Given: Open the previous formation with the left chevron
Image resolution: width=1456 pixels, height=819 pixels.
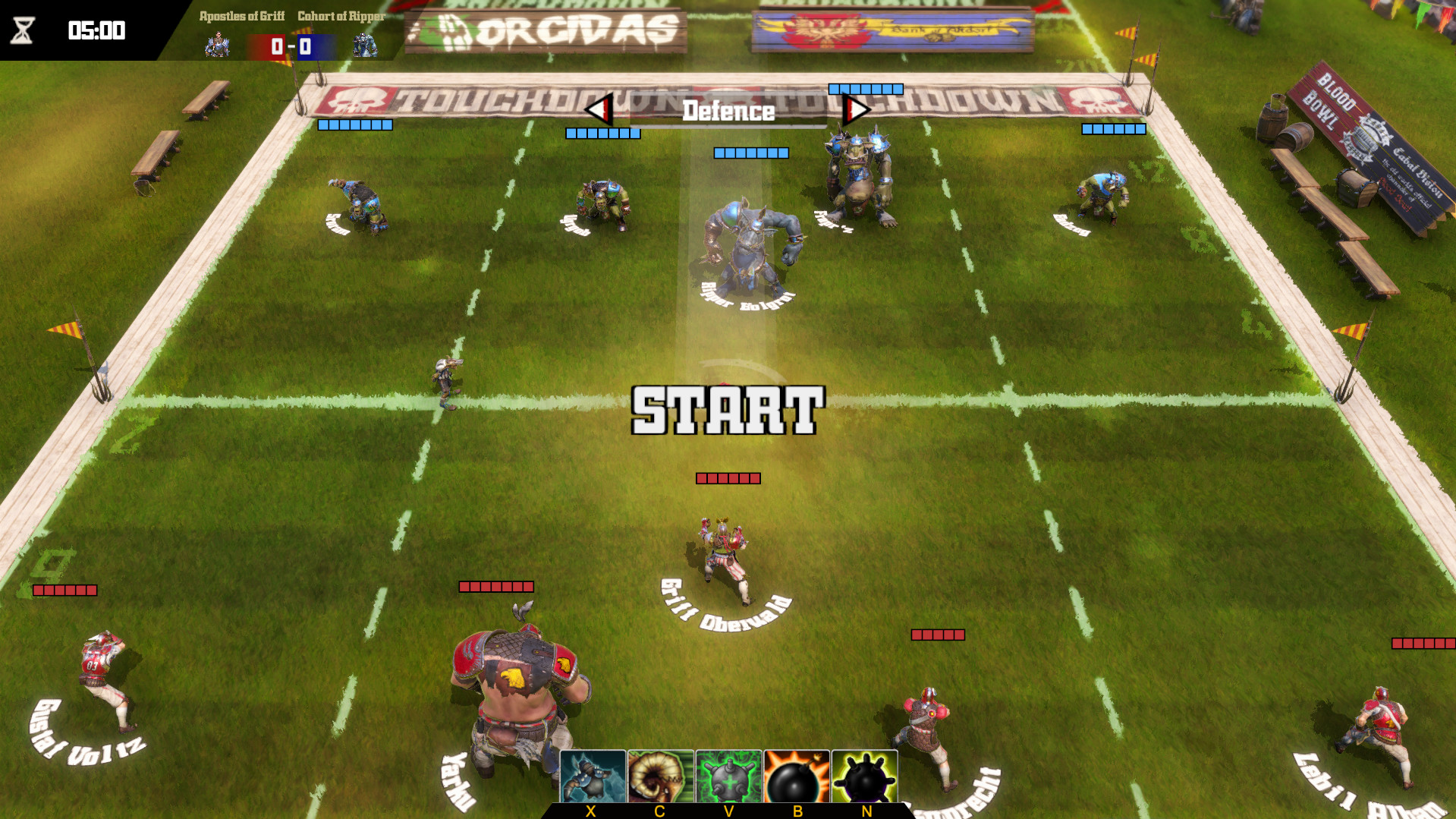Looking at the screenshot, I should click(x=599, y=109).
